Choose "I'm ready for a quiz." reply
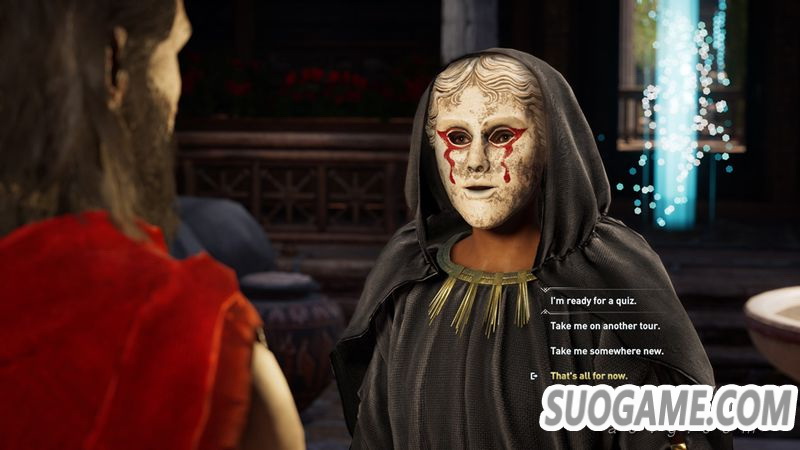 click(593, 301)
